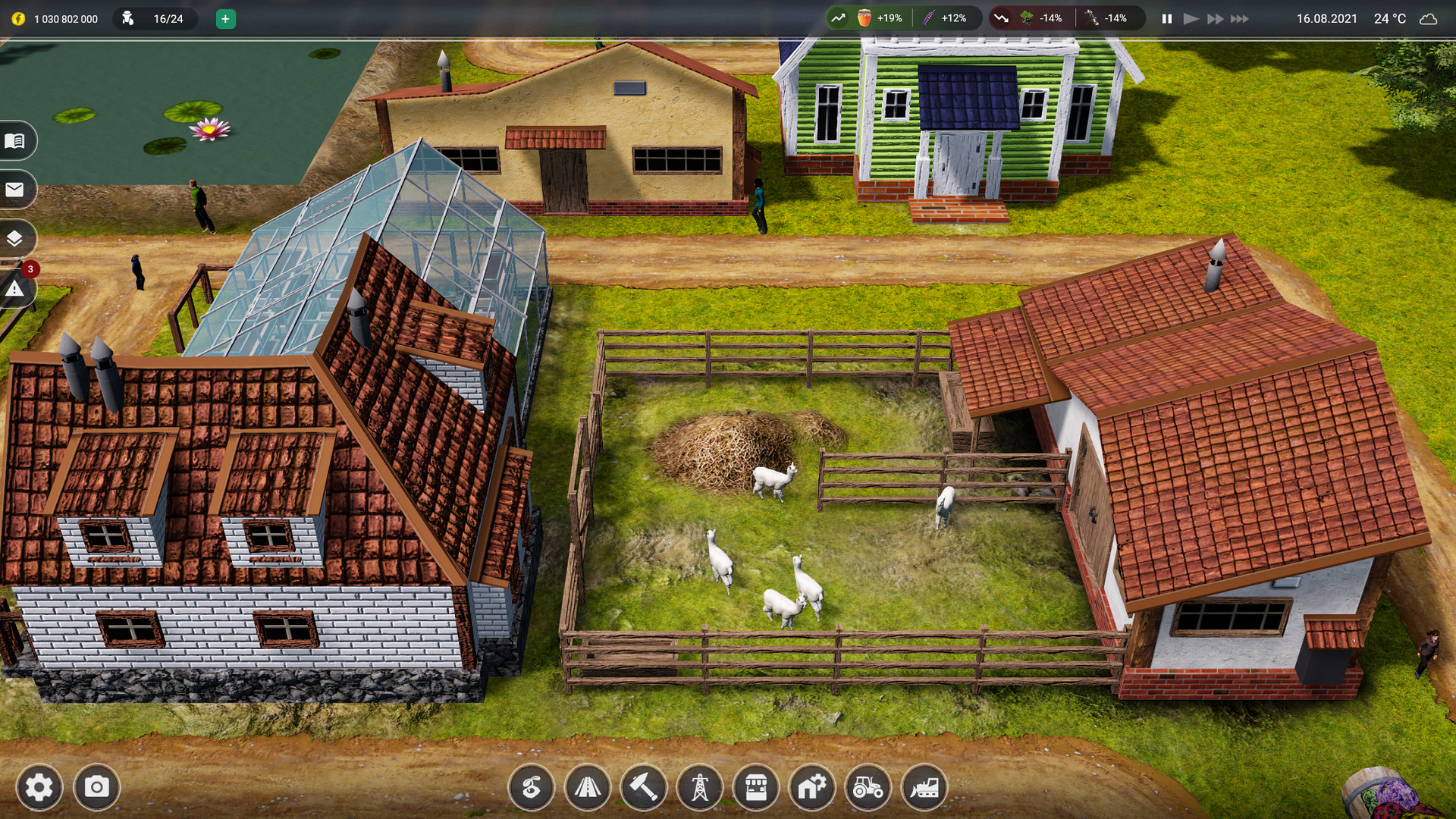Select the road construction tool

(x=588, y=788)
